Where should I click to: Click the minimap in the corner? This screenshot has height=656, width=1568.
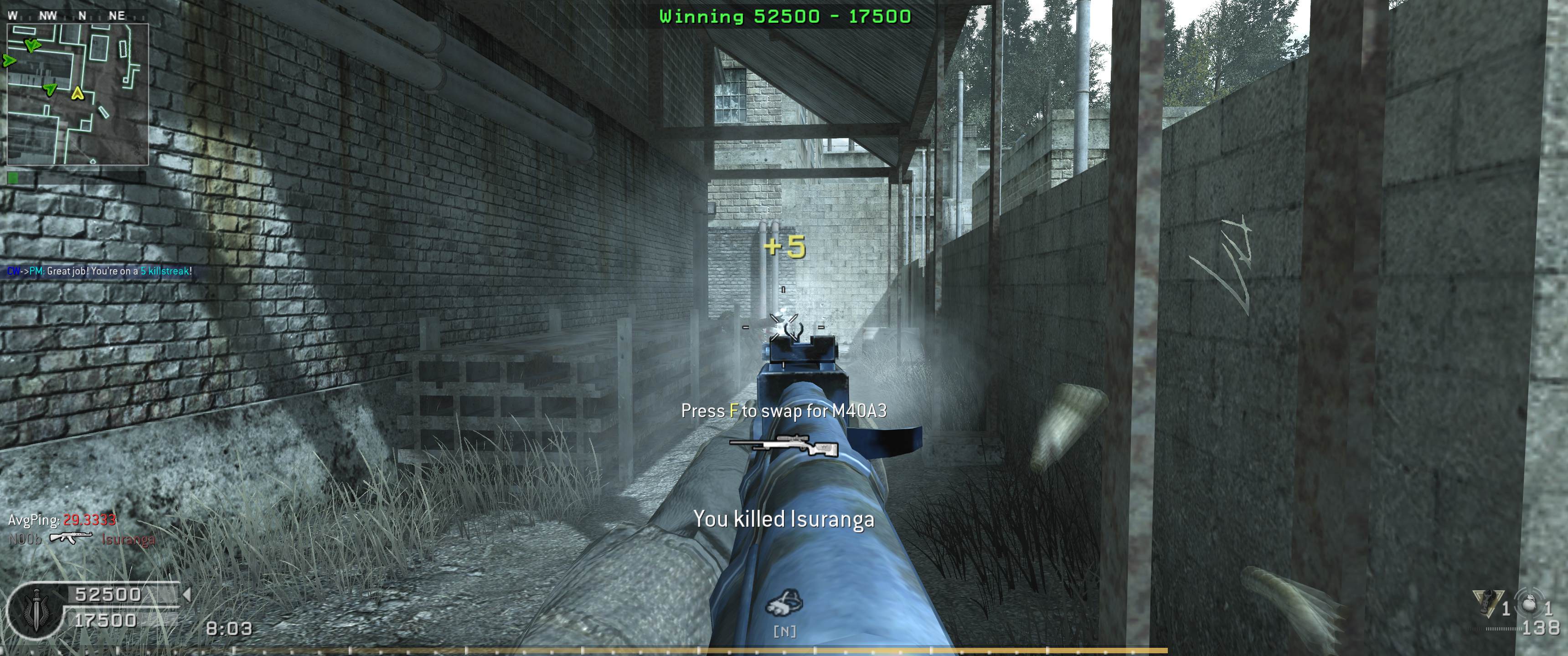click(77, 94)
